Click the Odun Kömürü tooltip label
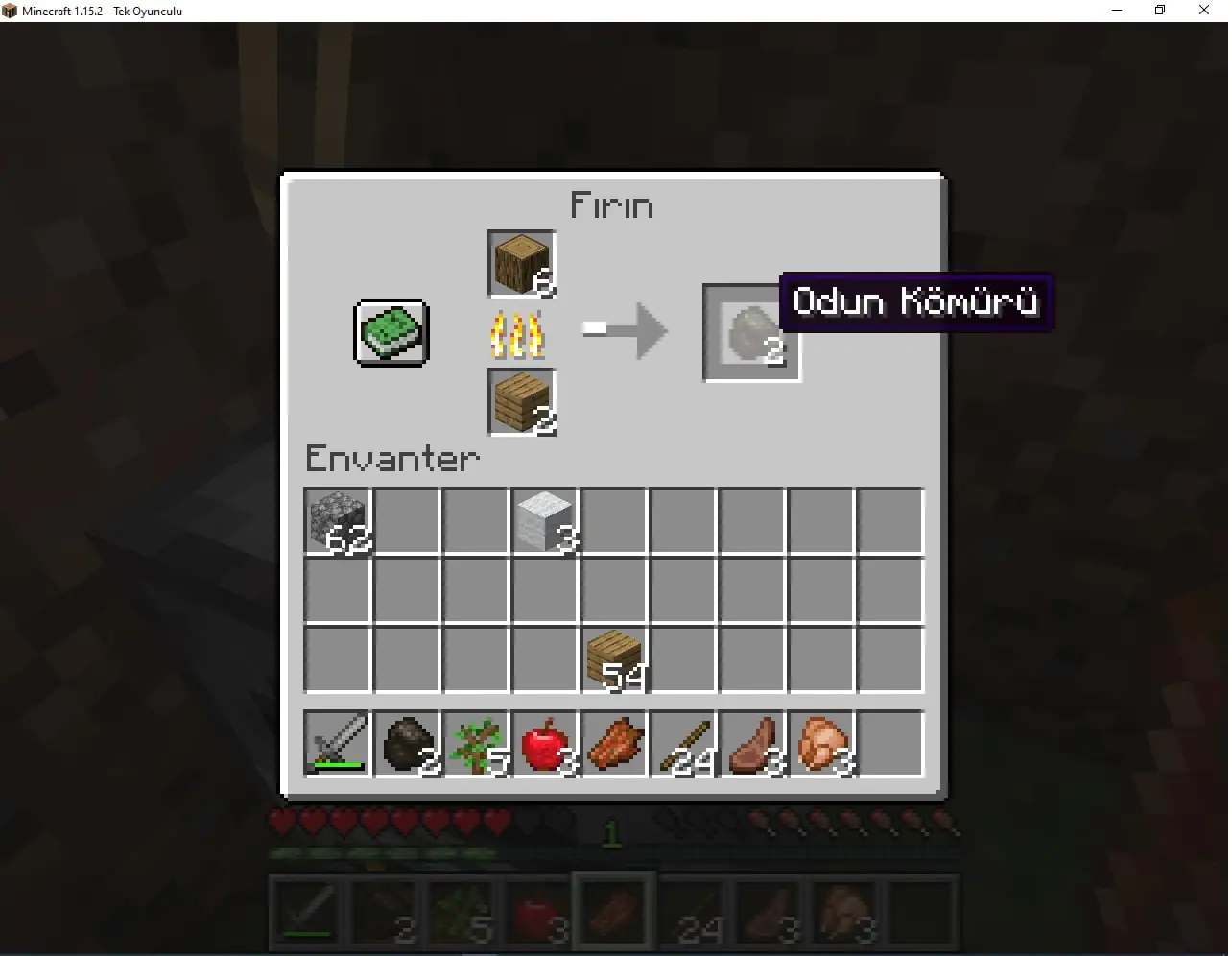This screenshot has height=956, width=1232. [915, 302]
